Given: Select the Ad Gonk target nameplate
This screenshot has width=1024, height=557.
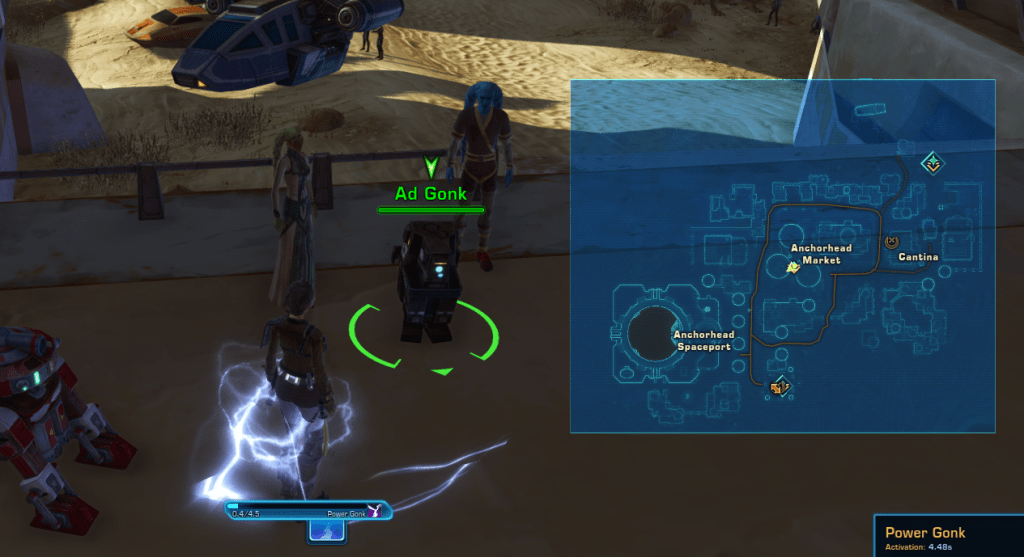Looking at the screenshot, I should (x=431, y=194).
